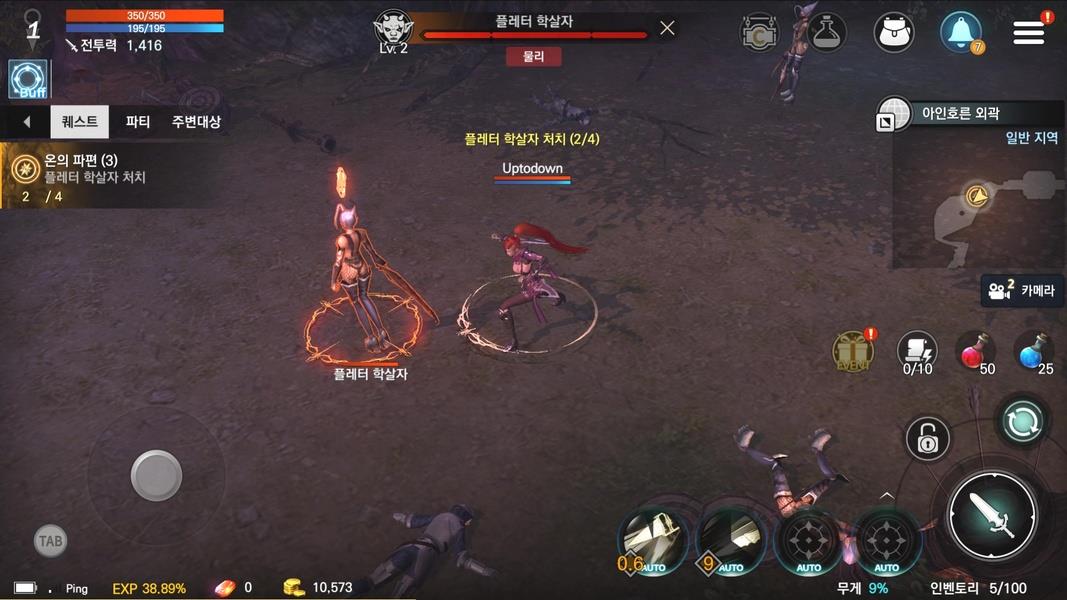This screenshot has height=600, width=1067.
Task: Open the EVENT gift box
Action: 853,351
